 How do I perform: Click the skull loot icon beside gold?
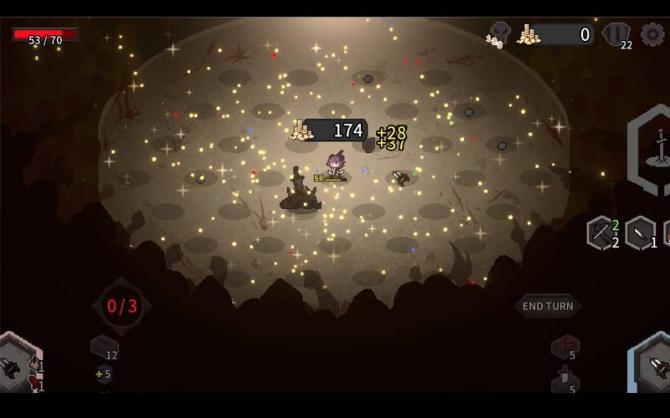498,35
